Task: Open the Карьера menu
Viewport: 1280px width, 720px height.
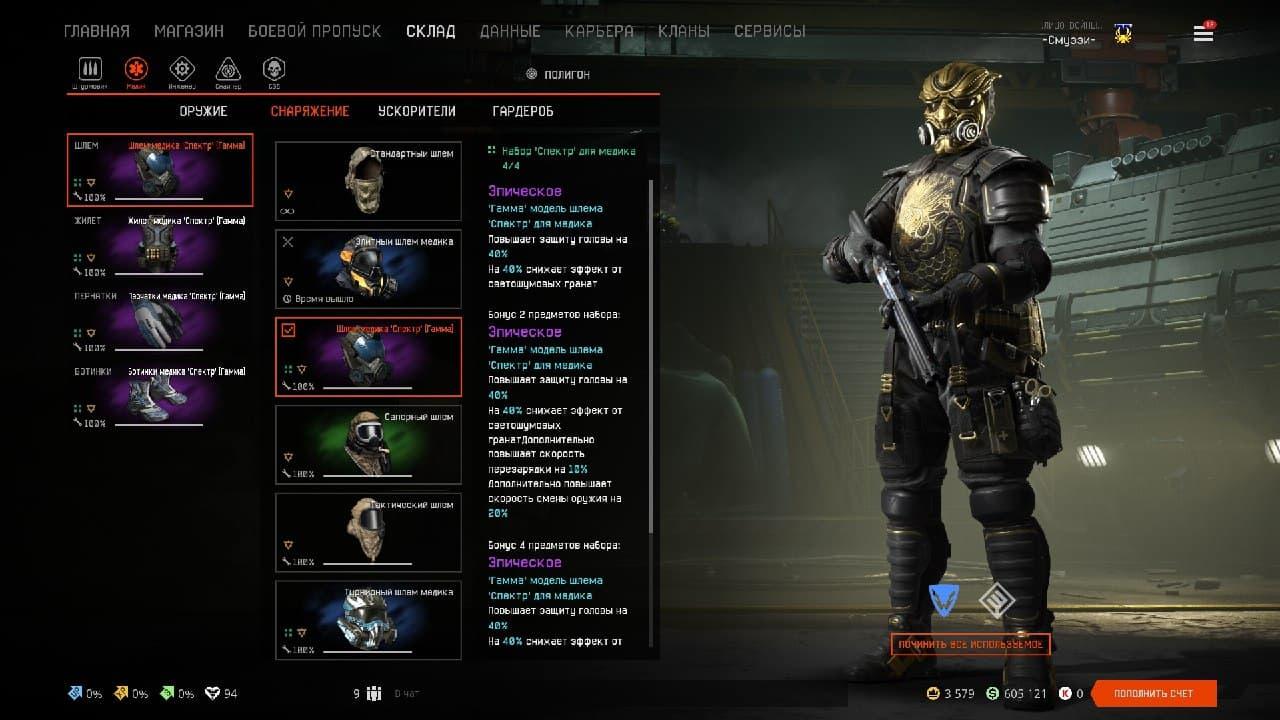Action: (x=599, y=31)
